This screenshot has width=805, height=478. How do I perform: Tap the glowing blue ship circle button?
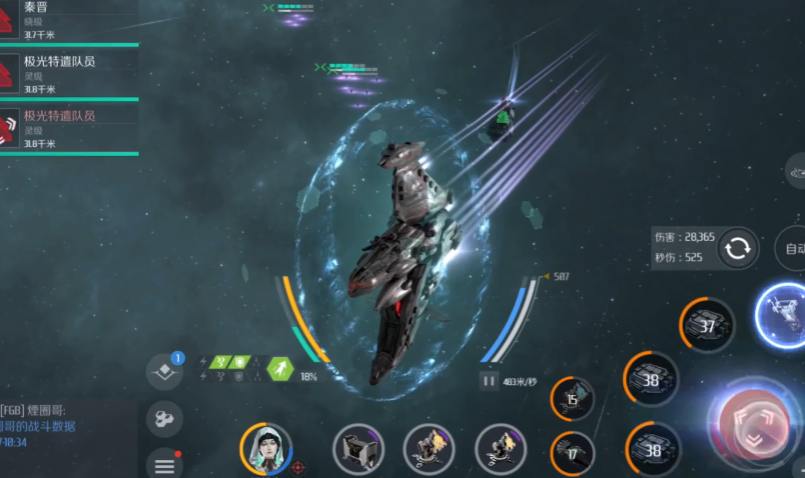[784, 312]
